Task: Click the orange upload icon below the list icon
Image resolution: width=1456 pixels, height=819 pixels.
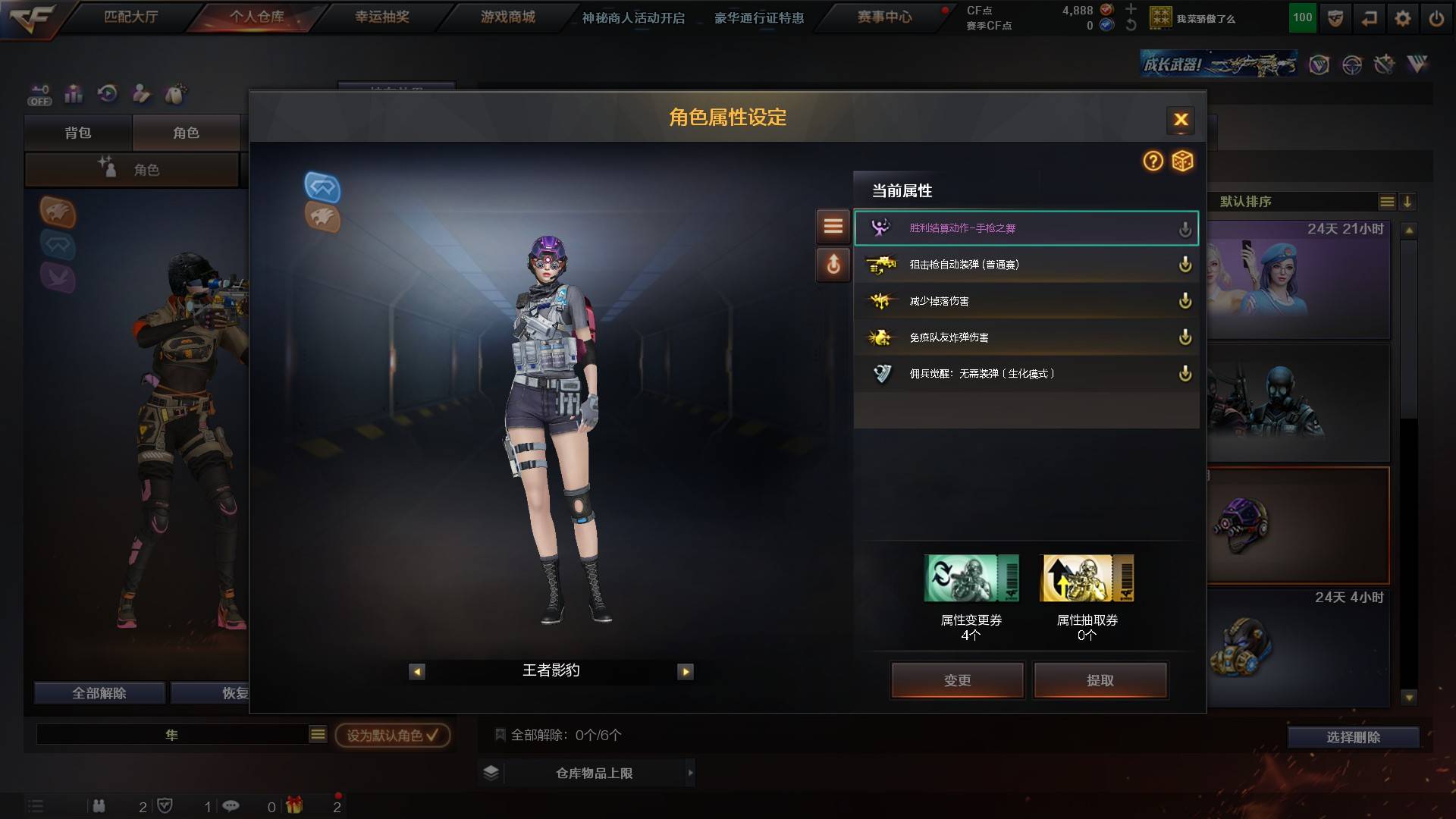Action: tap(833, 265)
